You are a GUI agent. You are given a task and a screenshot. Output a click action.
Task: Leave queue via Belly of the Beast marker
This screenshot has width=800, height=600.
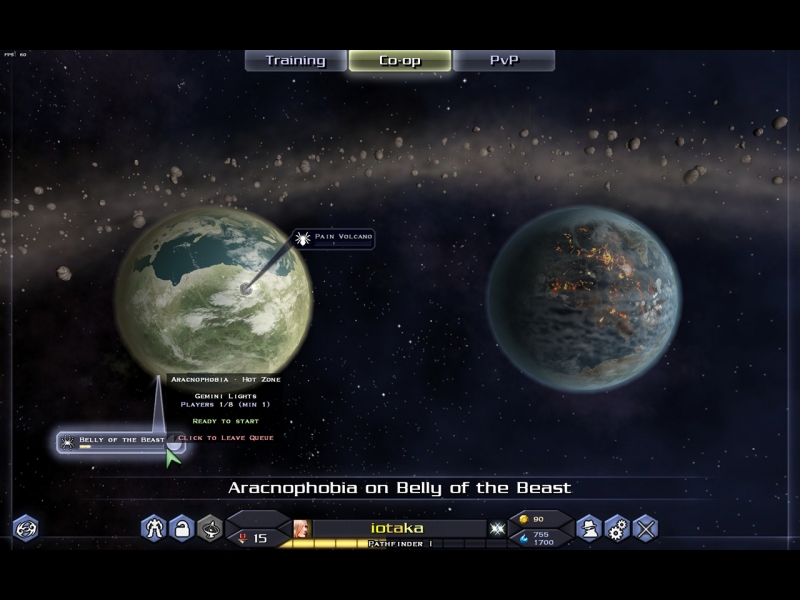pos(120,441)
